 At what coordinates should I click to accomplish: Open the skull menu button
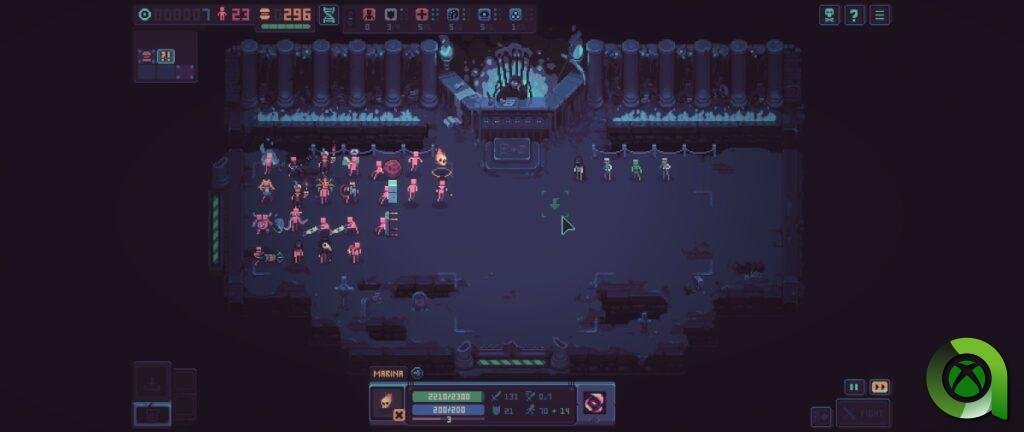[x=829, y=15]
